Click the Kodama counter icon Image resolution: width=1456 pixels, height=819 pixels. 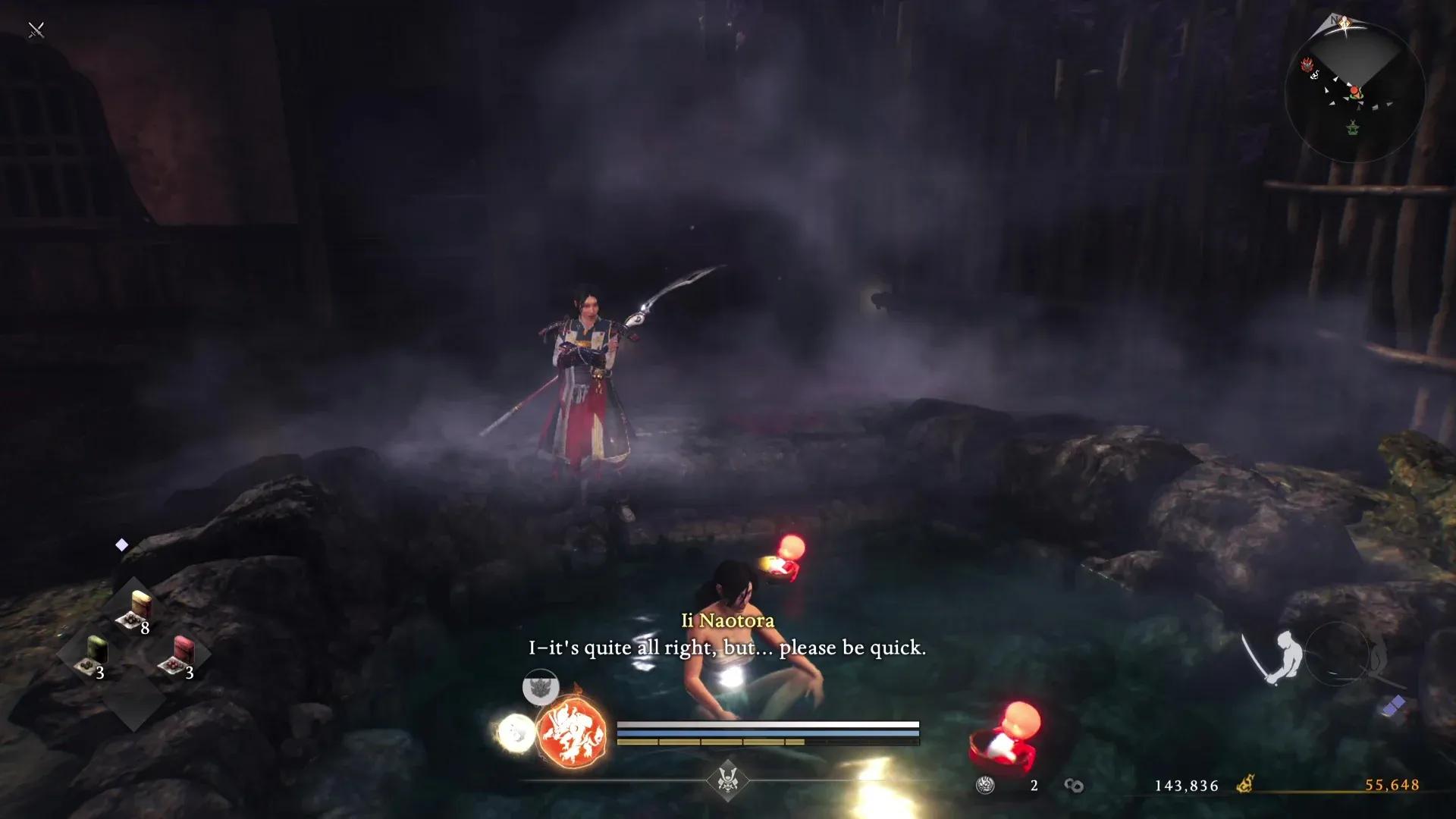(x=986, y=786)
